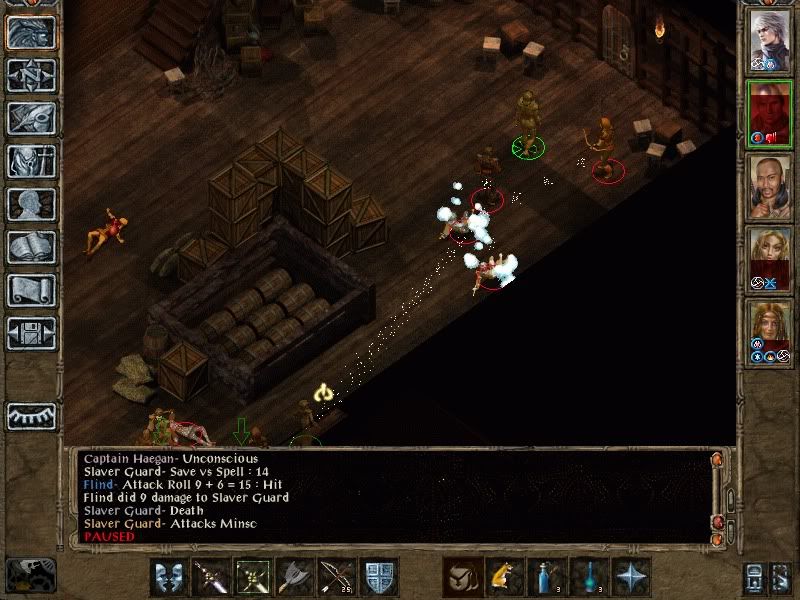The height and width of the screenshot is (600, 800).
Task: Click the return-to-game face button
Action: point(31,33)
